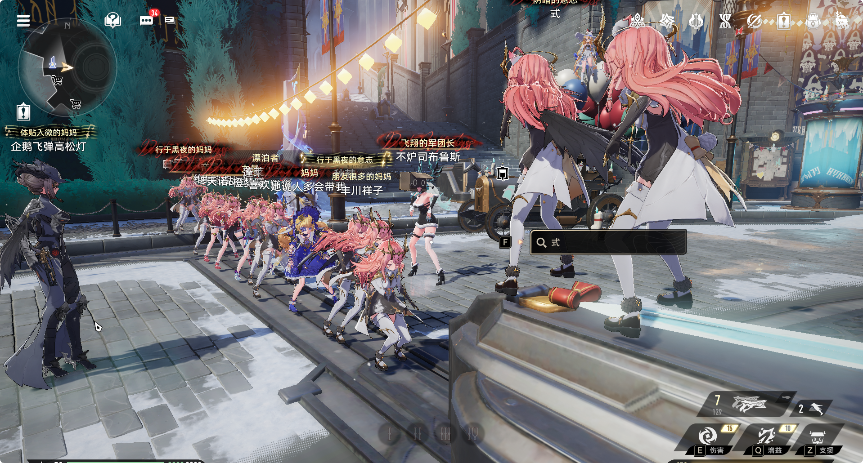863x463 pixels.
Task: Select the primary gun weapon slot
Action: click(747, 403)
